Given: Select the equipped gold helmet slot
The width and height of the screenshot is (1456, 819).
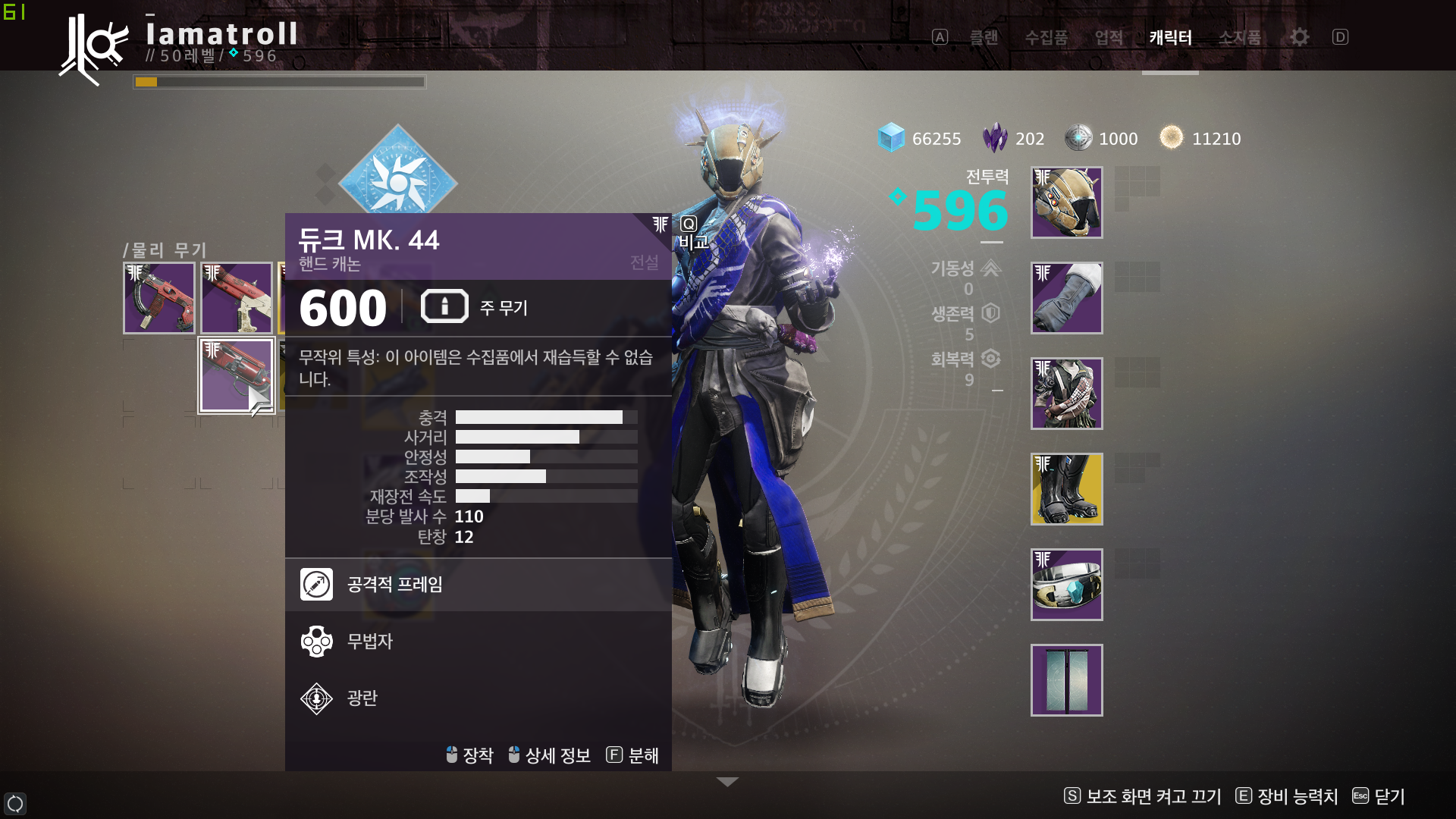Looking at the screenshot, I should click(1066, 202).
